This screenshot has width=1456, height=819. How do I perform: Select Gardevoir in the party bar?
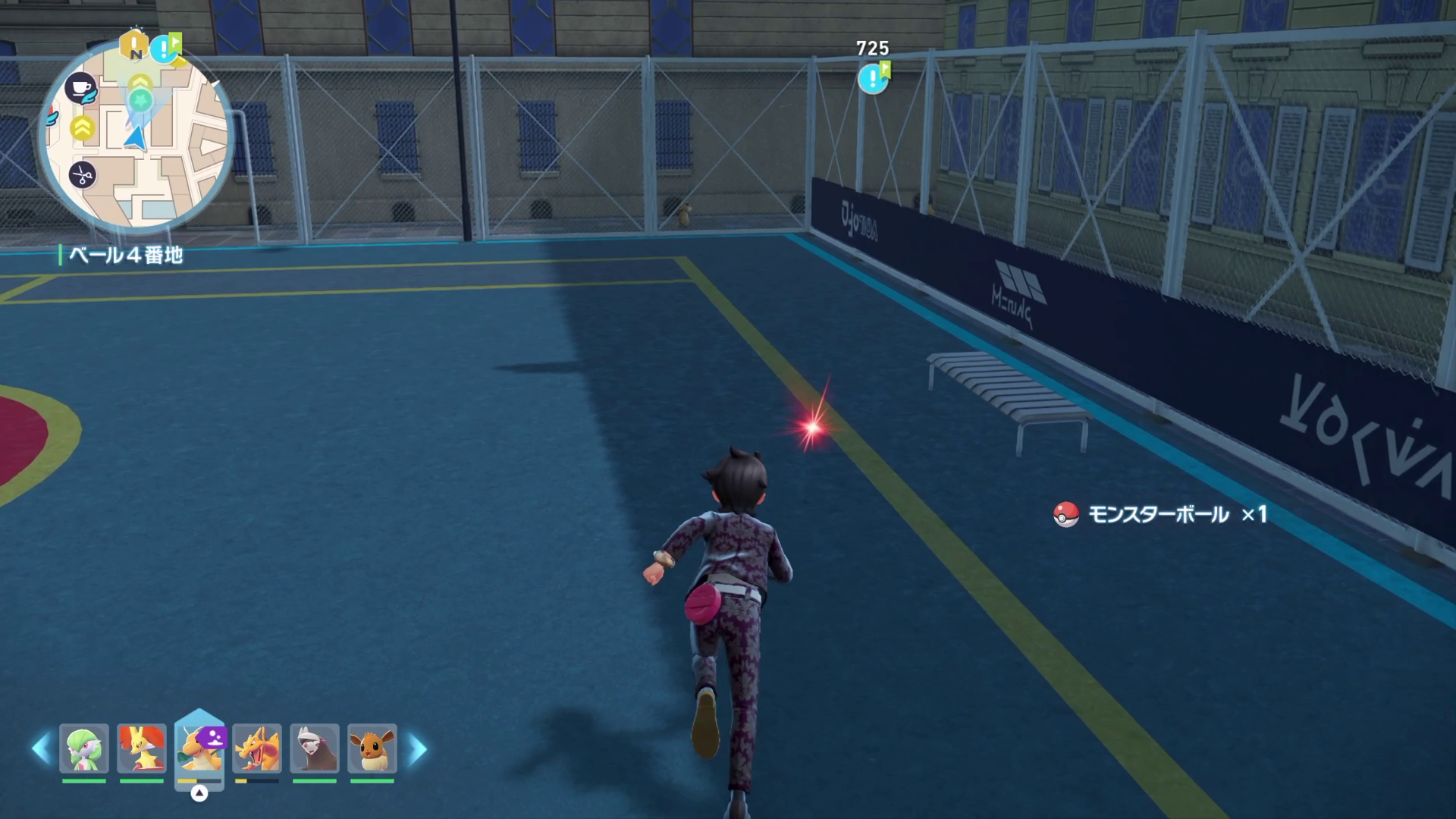pyautogui.click(x=84, y=748)
